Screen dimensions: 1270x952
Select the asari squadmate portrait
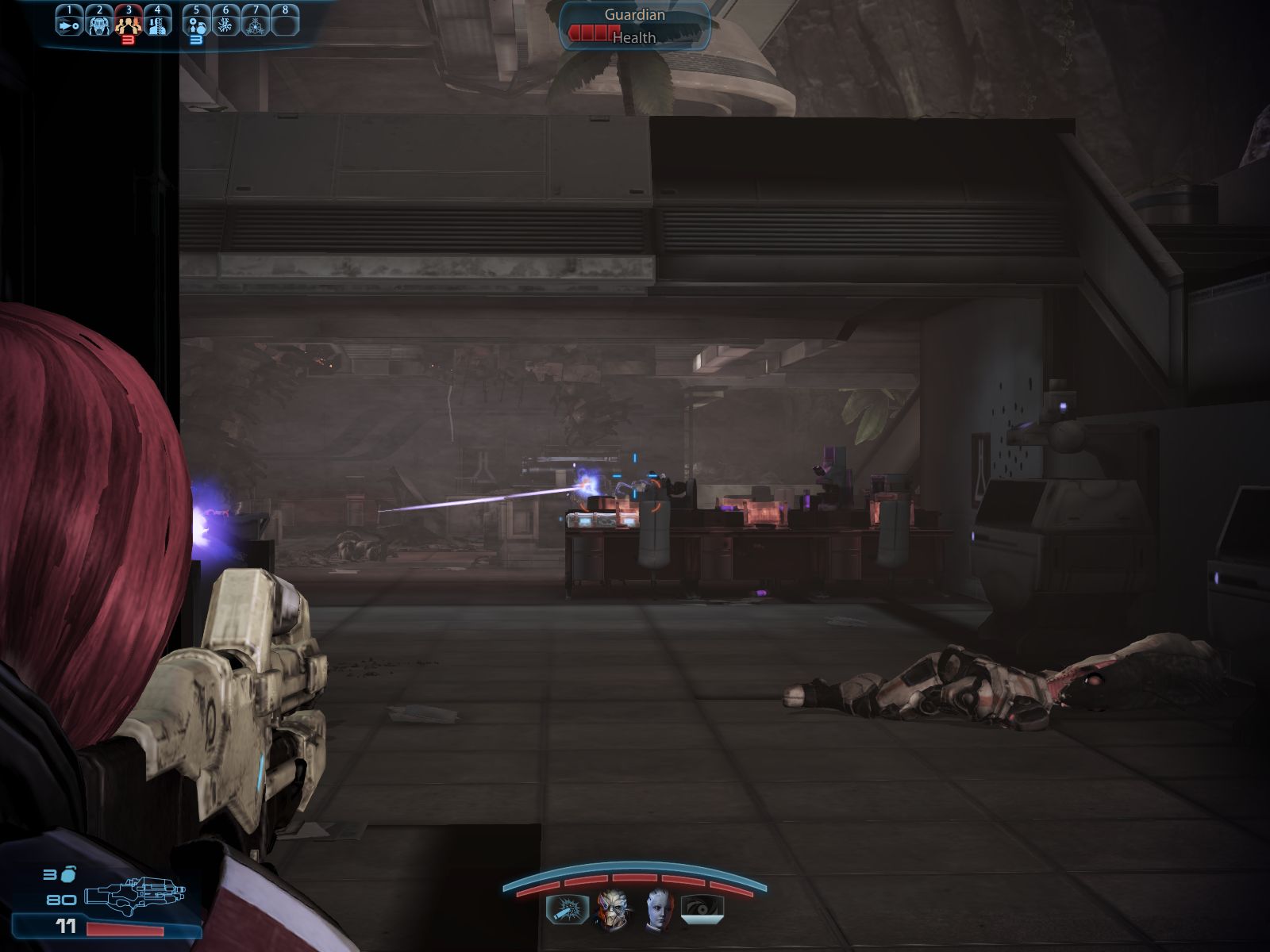click(658, 909)
